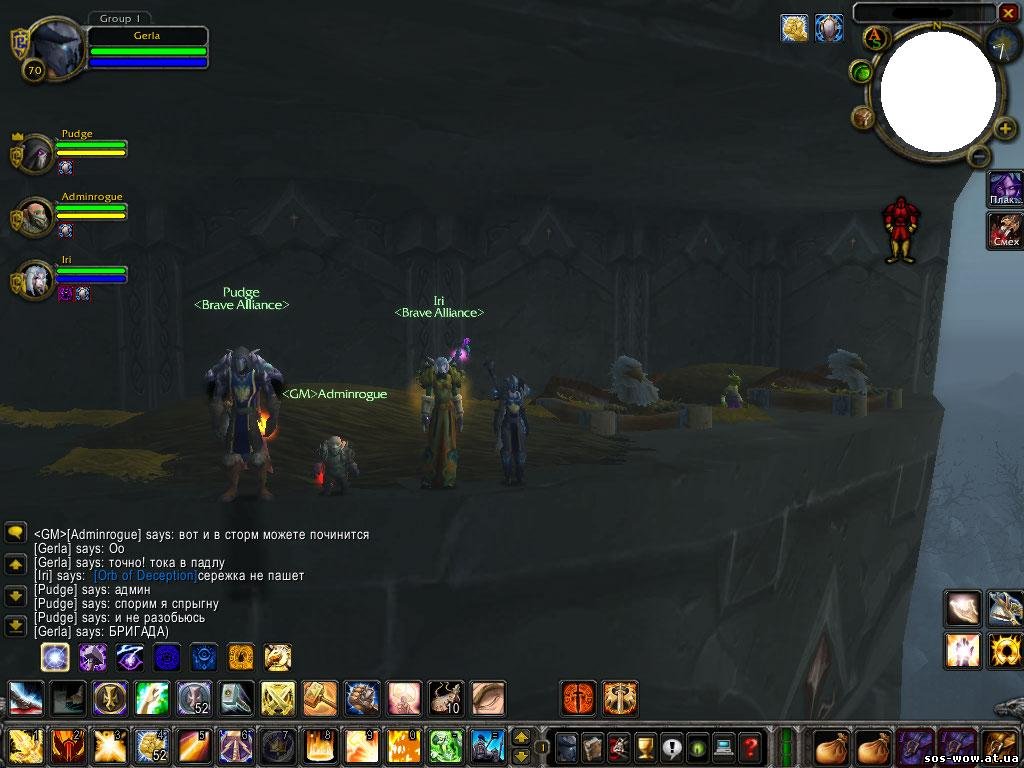Click the golden fist buff icon
The image size is (1024, 768).
coord(795,28)
